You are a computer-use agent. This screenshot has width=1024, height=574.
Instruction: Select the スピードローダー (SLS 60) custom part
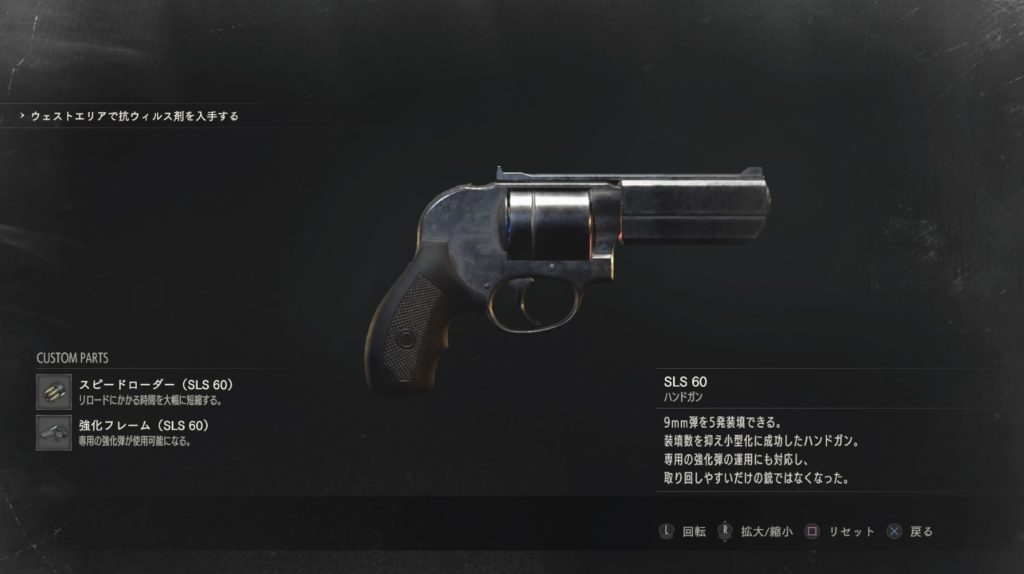pos(155,385)
